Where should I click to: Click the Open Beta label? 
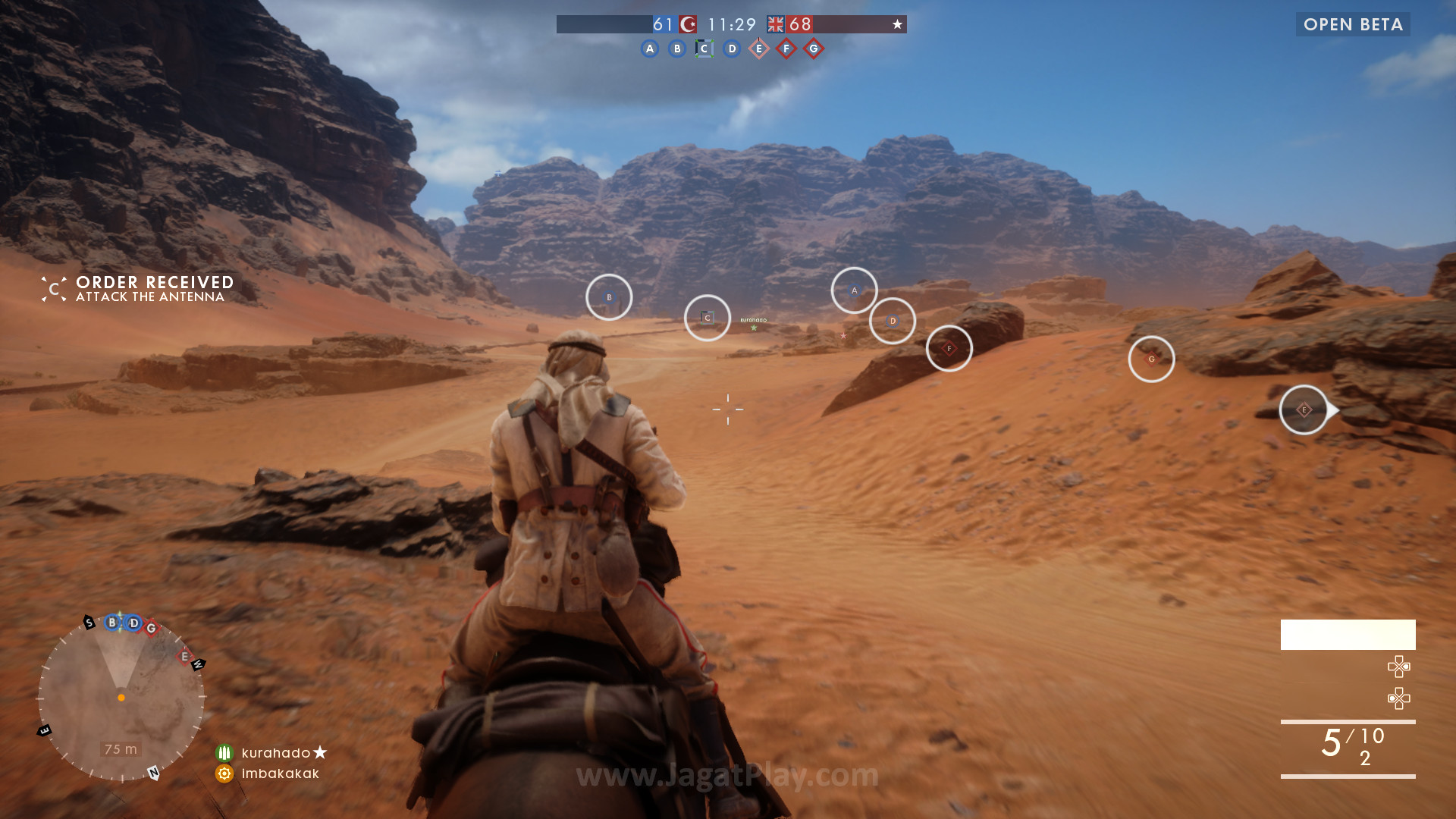1353,24
